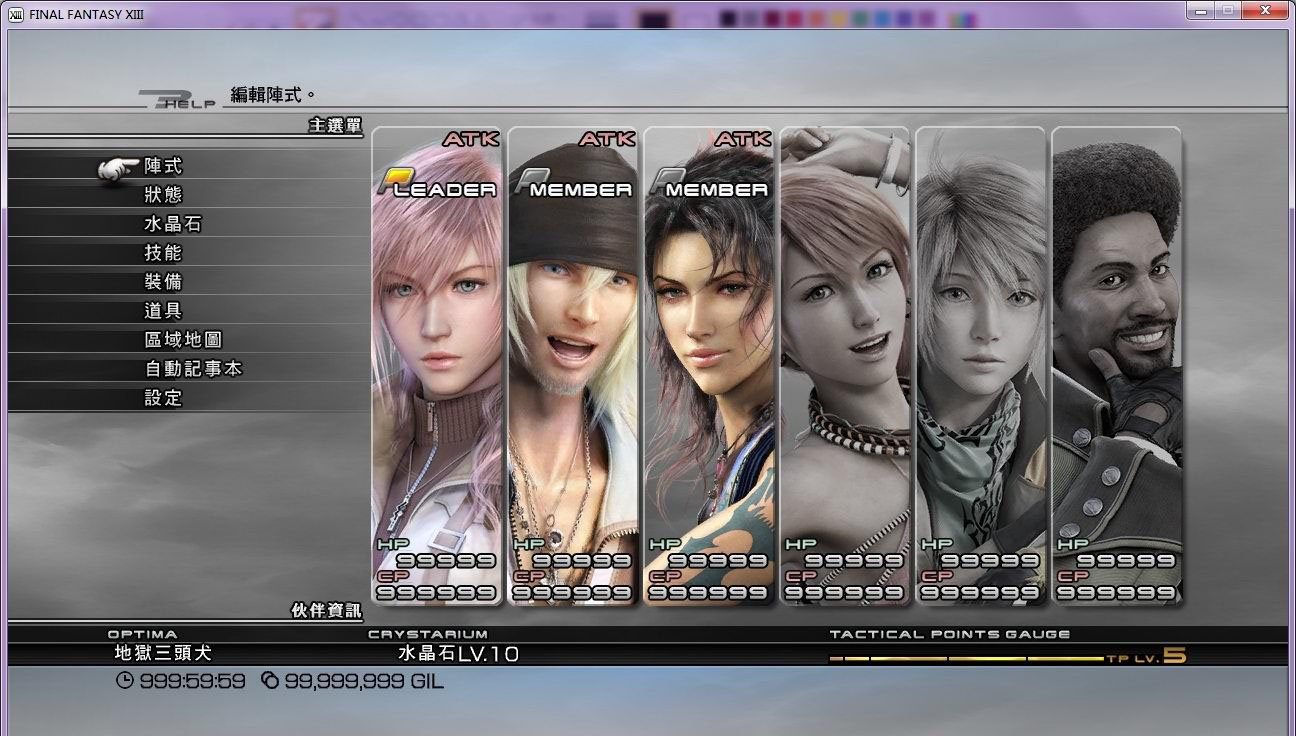Select the short silver-haired boy's card

981,366
